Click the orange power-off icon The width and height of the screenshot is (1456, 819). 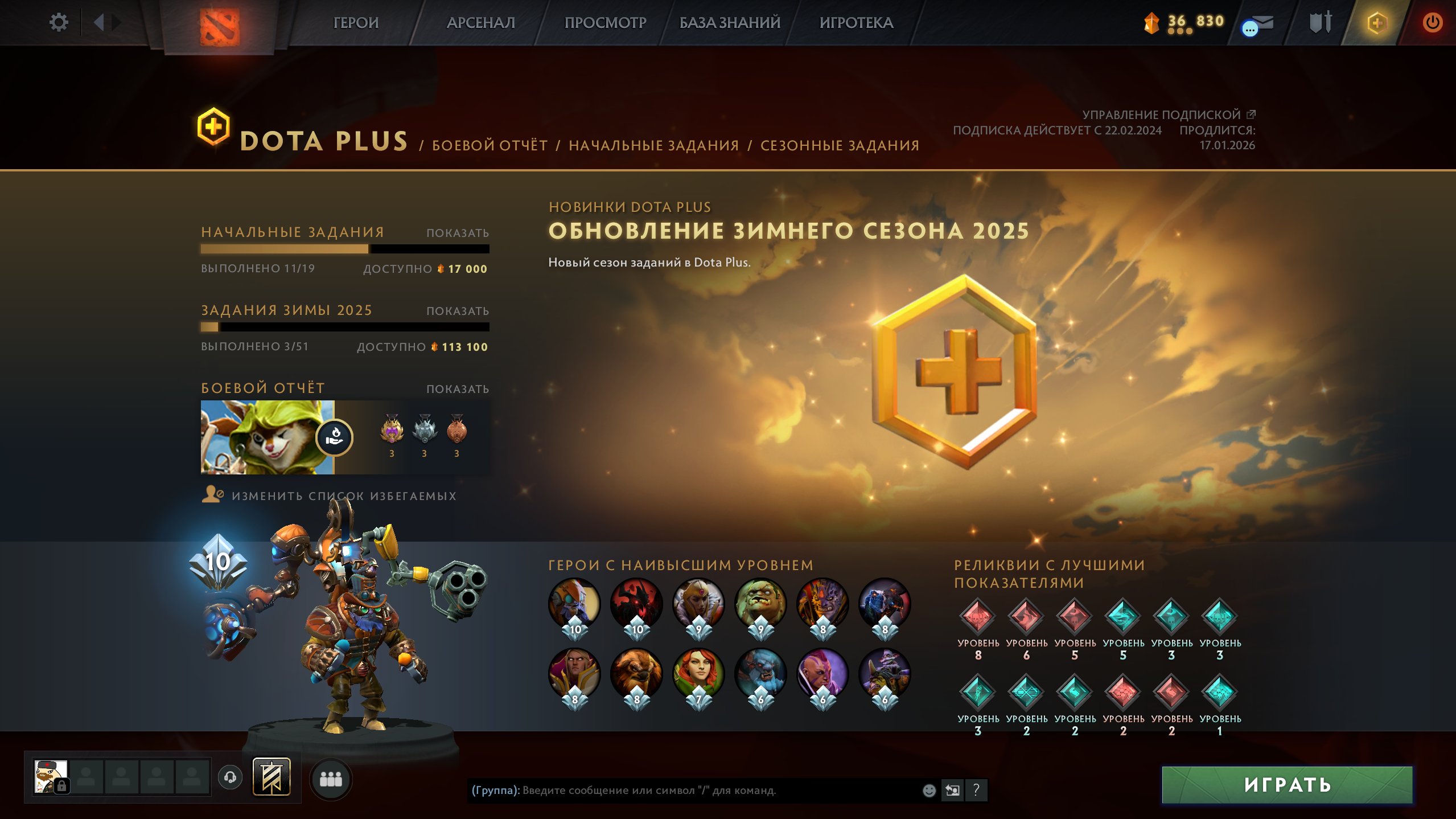(1432, 23)
